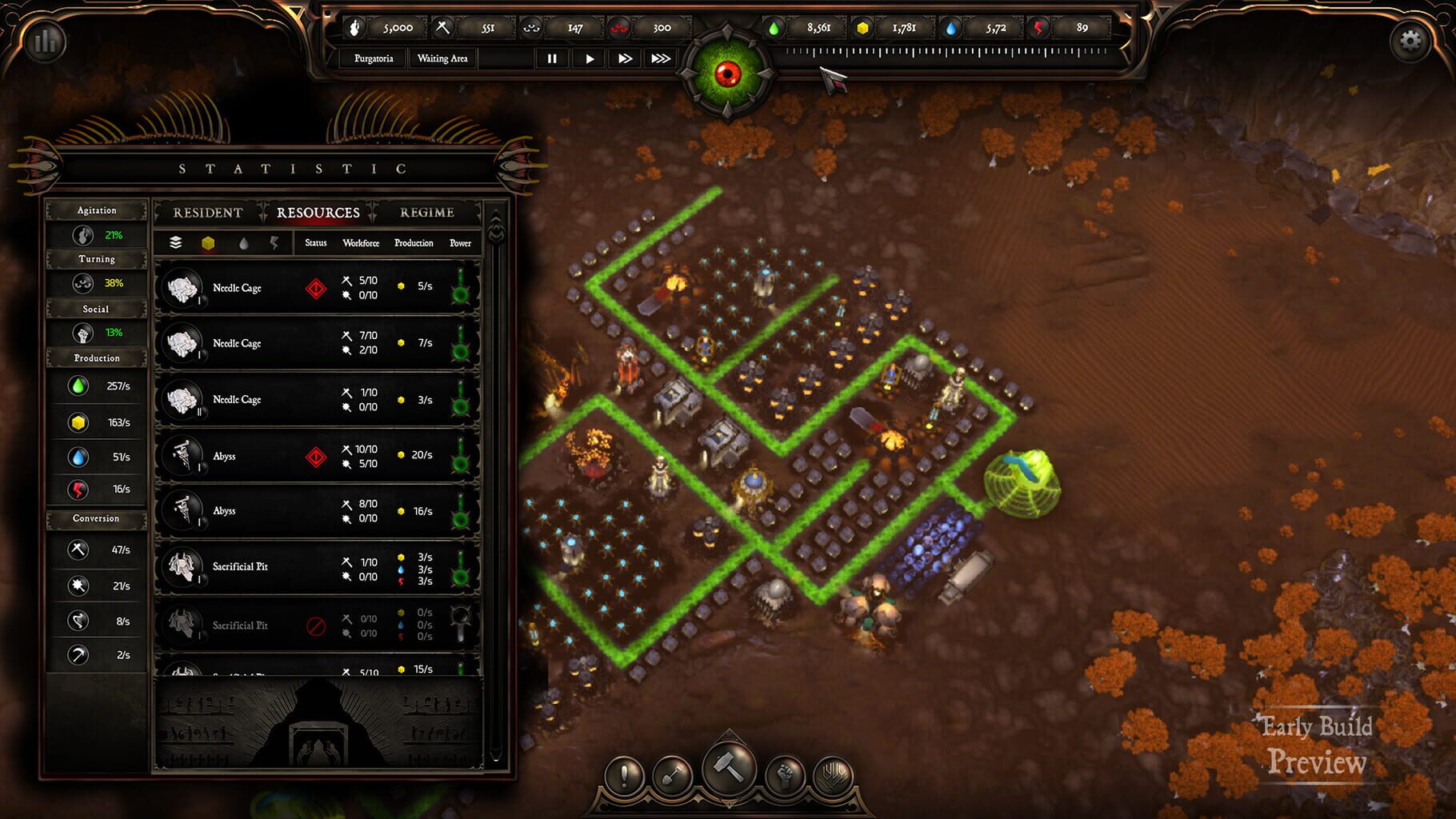Toggle the layers filter in Resources panel

177,242
